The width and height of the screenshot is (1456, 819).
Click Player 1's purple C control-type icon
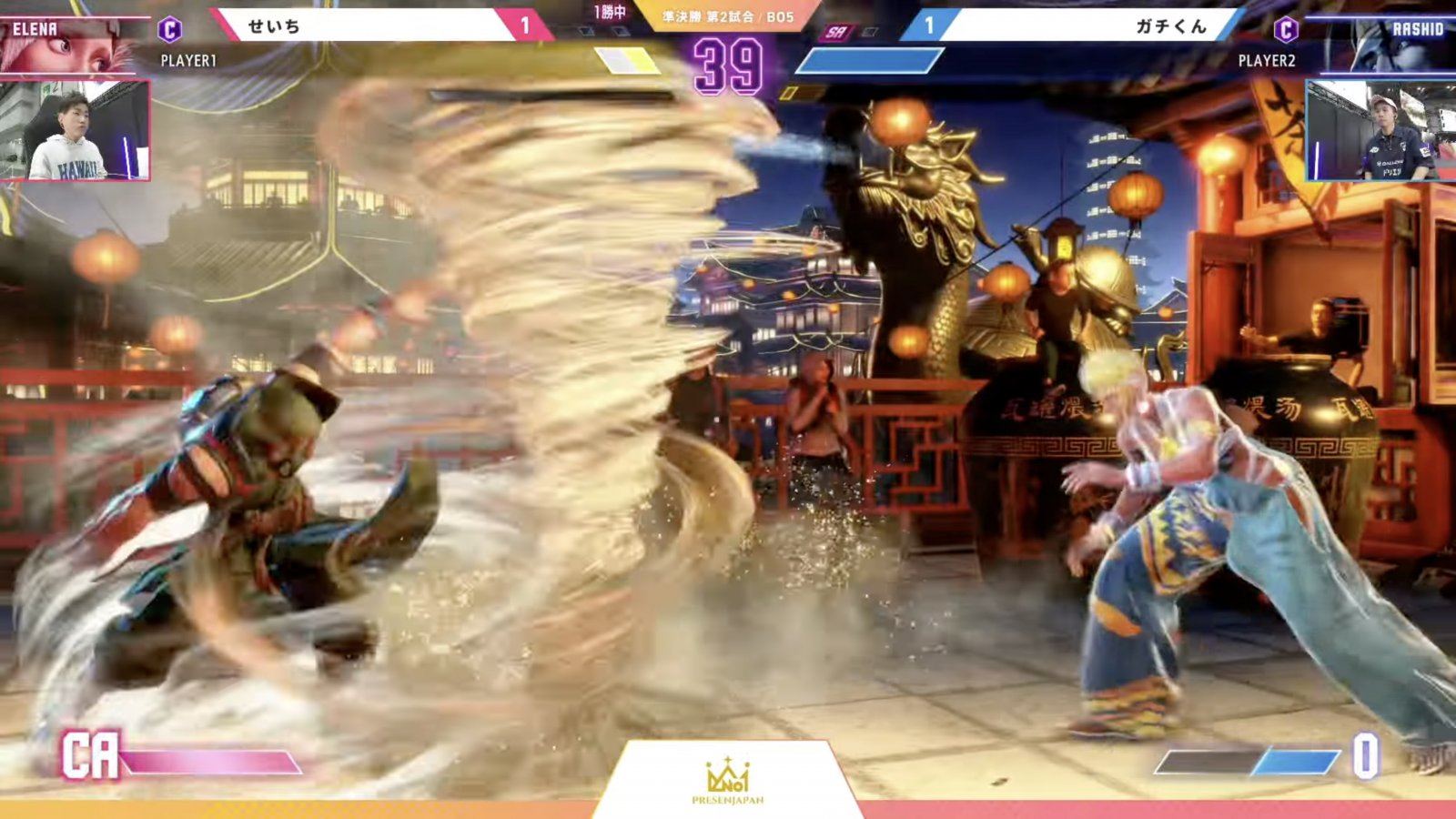point(170,30)
